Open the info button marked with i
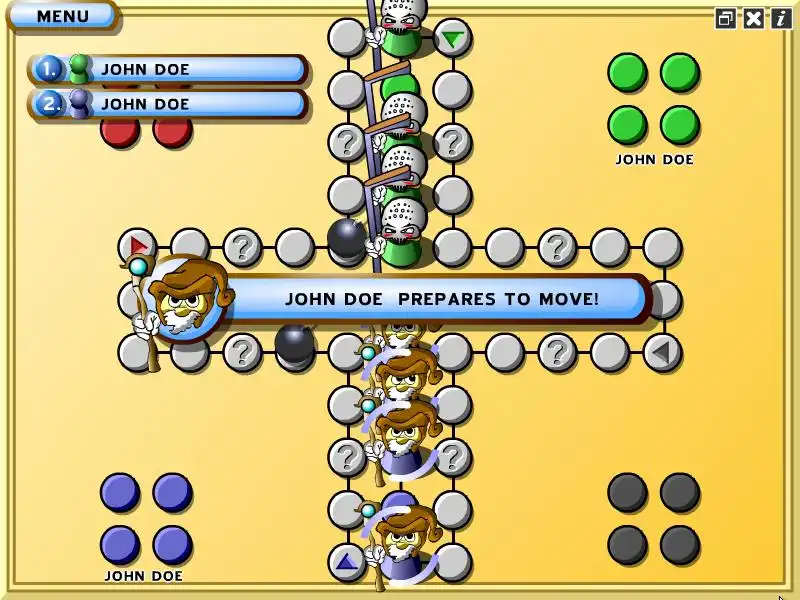 pos(781,18)
